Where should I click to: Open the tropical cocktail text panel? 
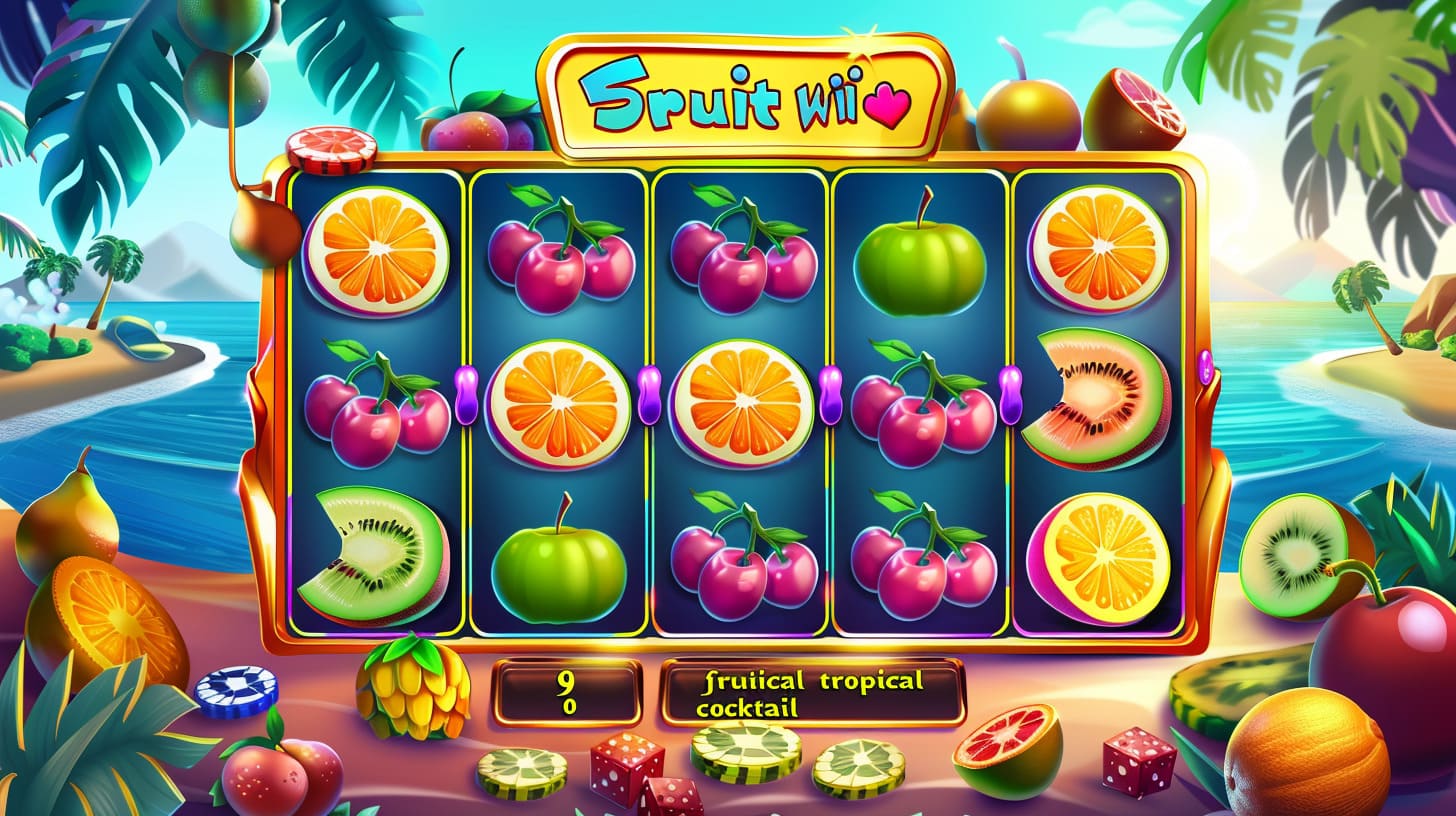click(812, 692)
